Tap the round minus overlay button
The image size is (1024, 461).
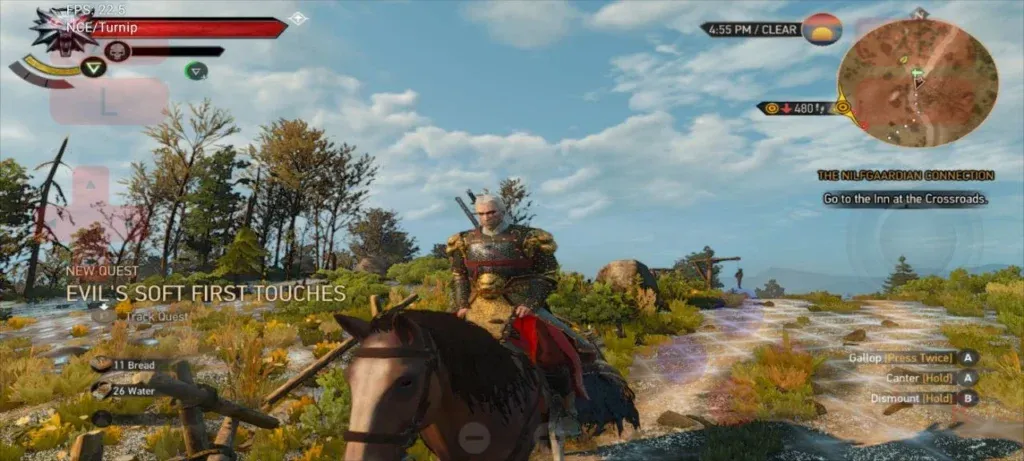(x=475, y=435)
